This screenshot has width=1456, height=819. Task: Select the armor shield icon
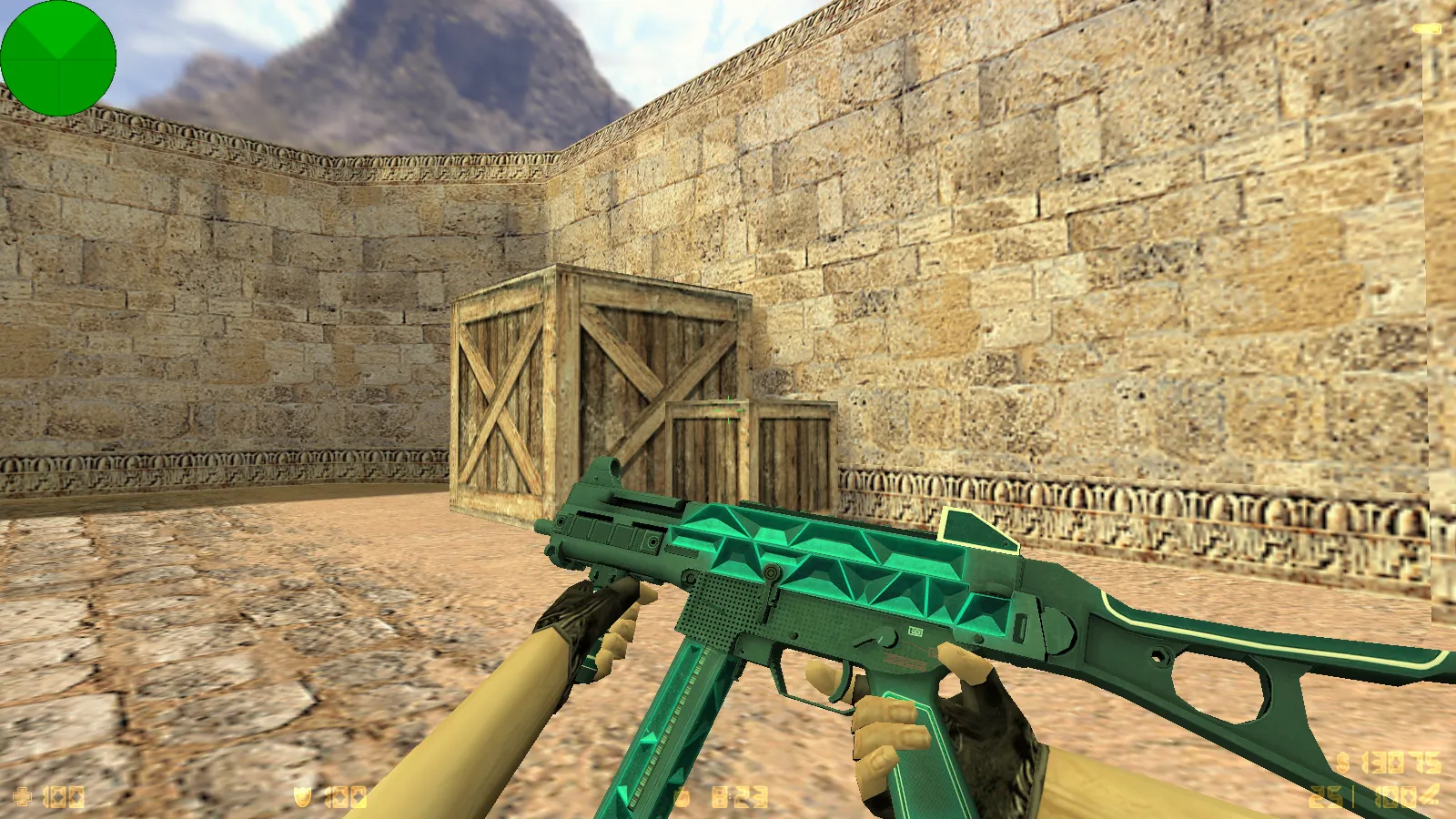pyautogui.click(x=300, y=795)
